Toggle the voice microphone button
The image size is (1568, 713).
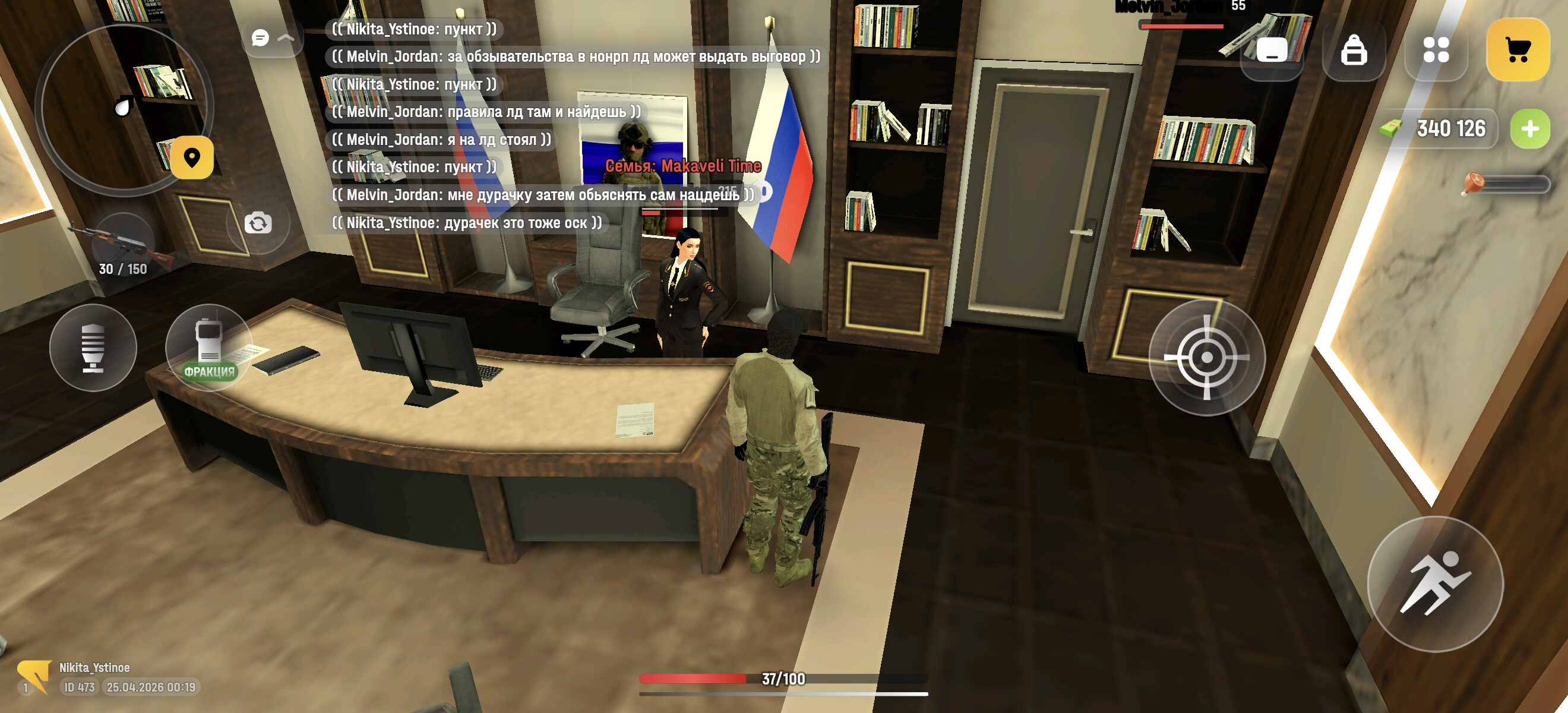pos(94,349)
